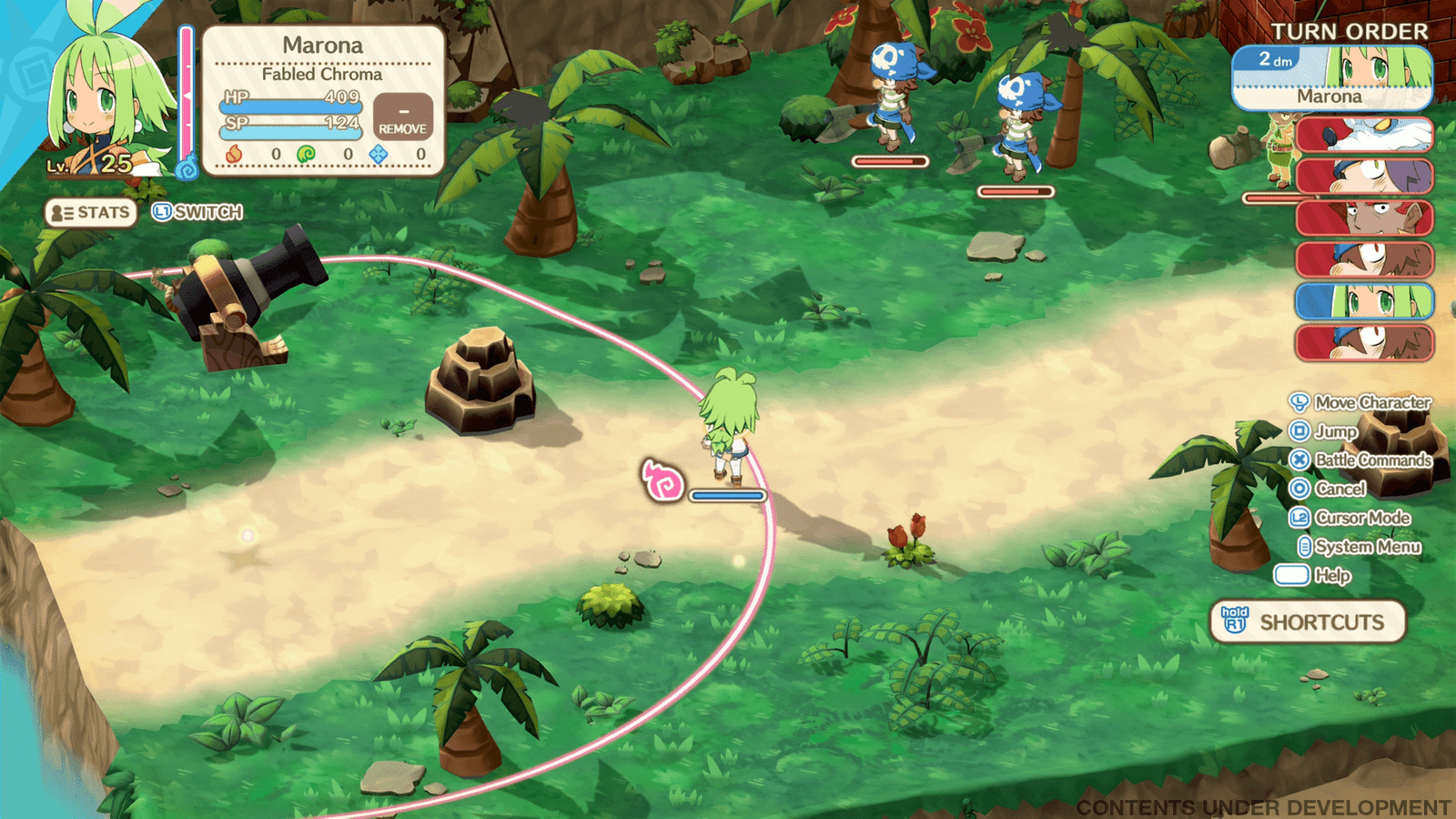Open the System Menu entry
This screenshot has height=819, width=1456.
pyautogui.click(x=1359, y=547)
